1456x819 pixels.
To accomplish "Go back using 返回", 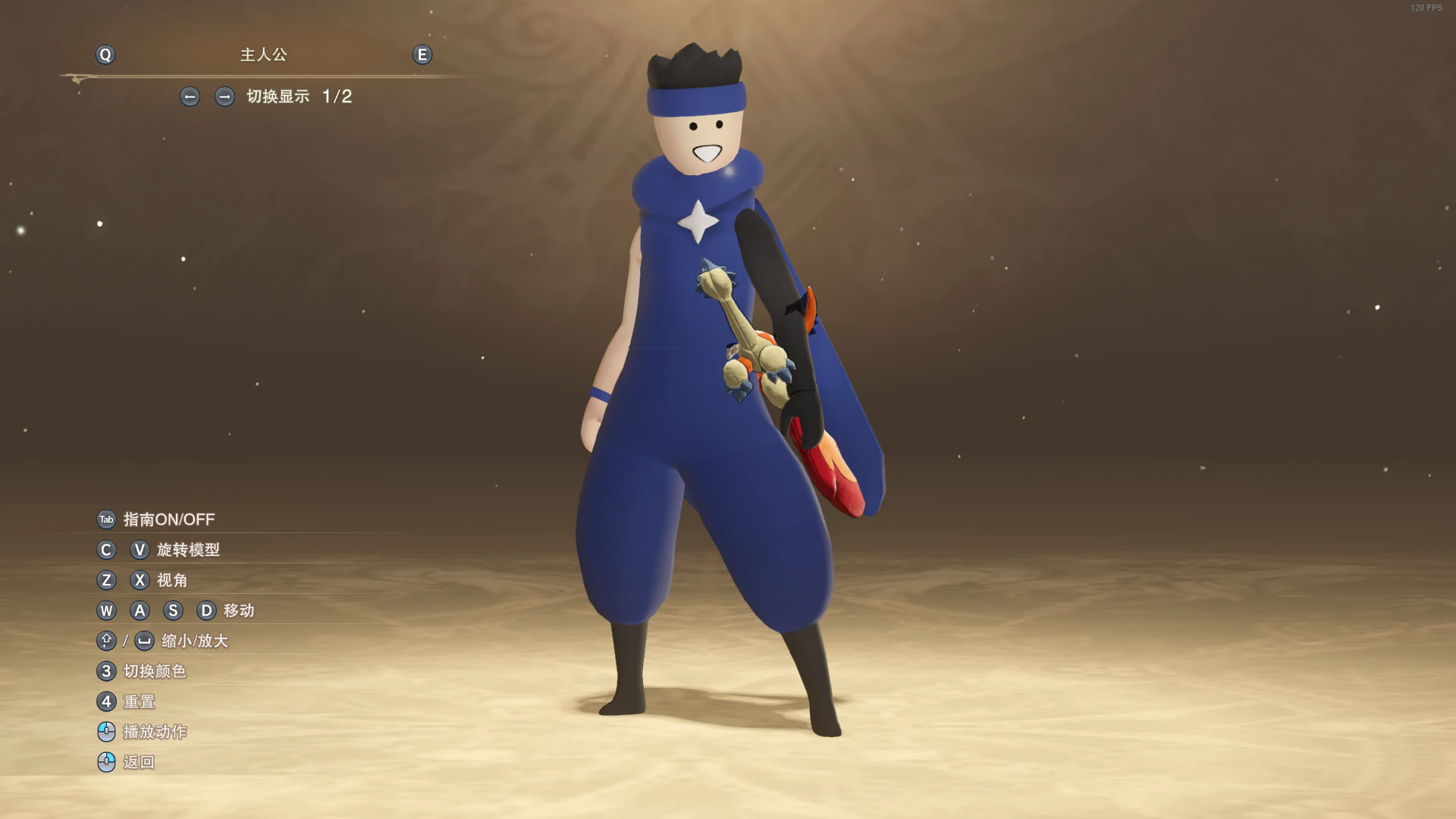I will coord(139,762).
